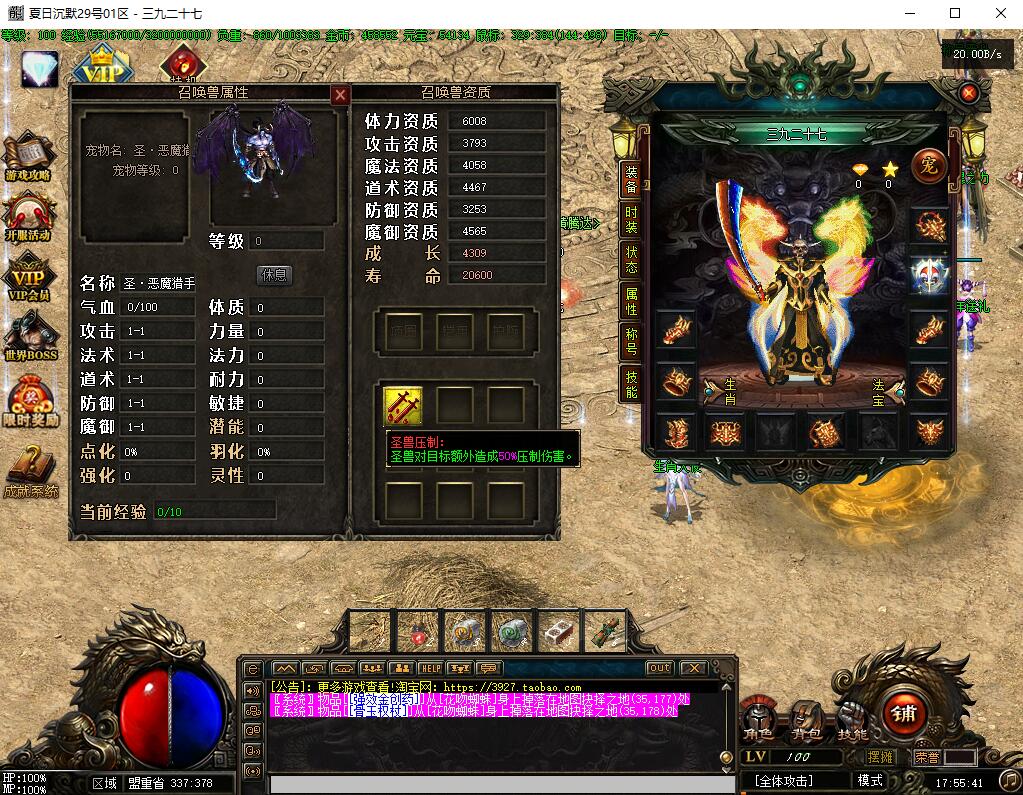Switch to the 技能 tab in character panel

click(631, 384)
